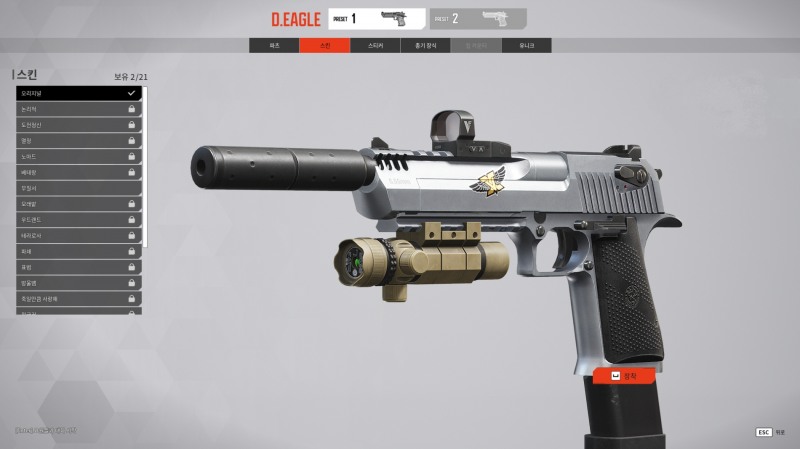Select Preset 1 for the D.Eagle
Screen dimensions: 800x449
pyautogui.click(x=376, y=18)
